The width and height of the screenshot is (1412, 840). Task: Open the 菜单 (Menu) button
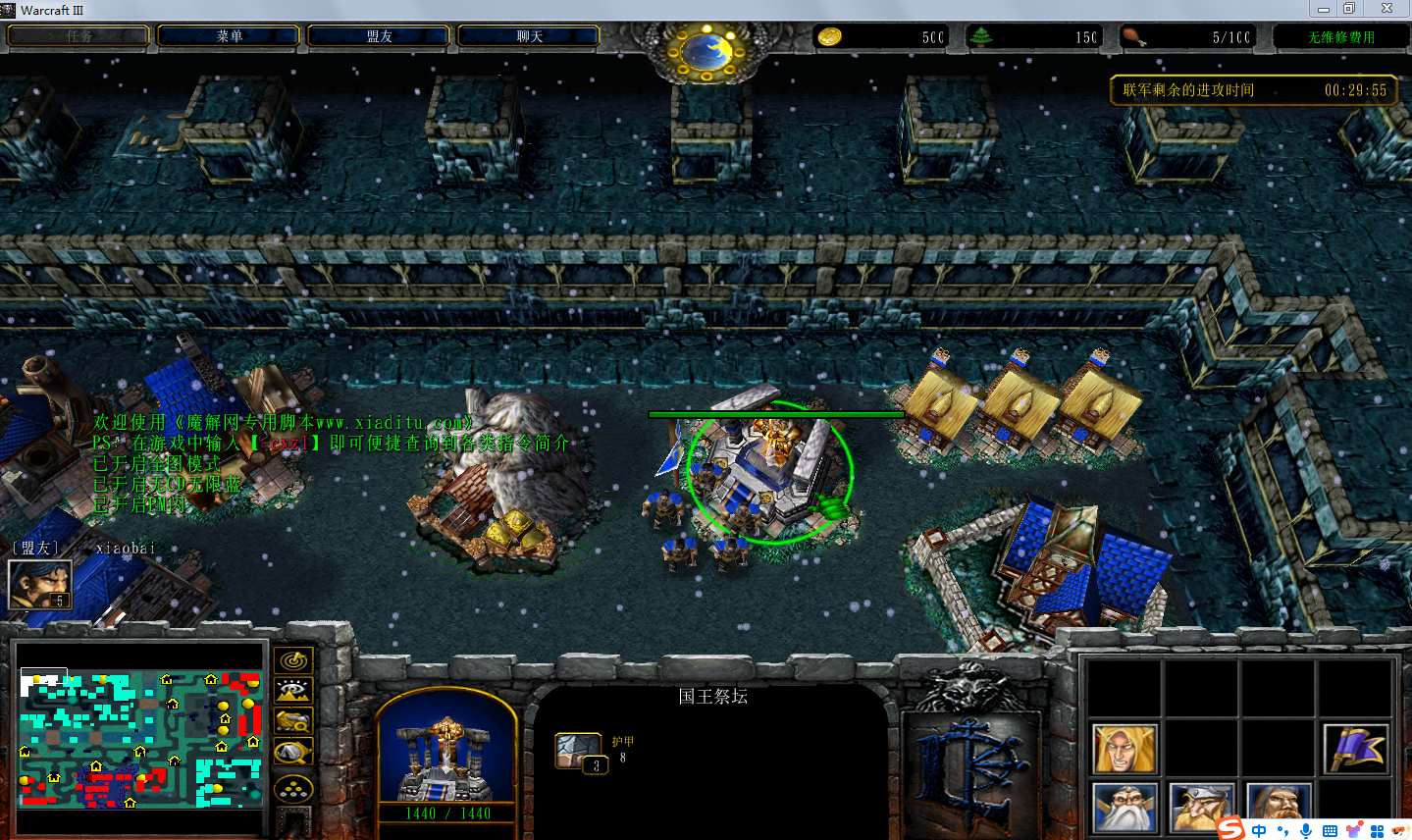tap(229, 36)
